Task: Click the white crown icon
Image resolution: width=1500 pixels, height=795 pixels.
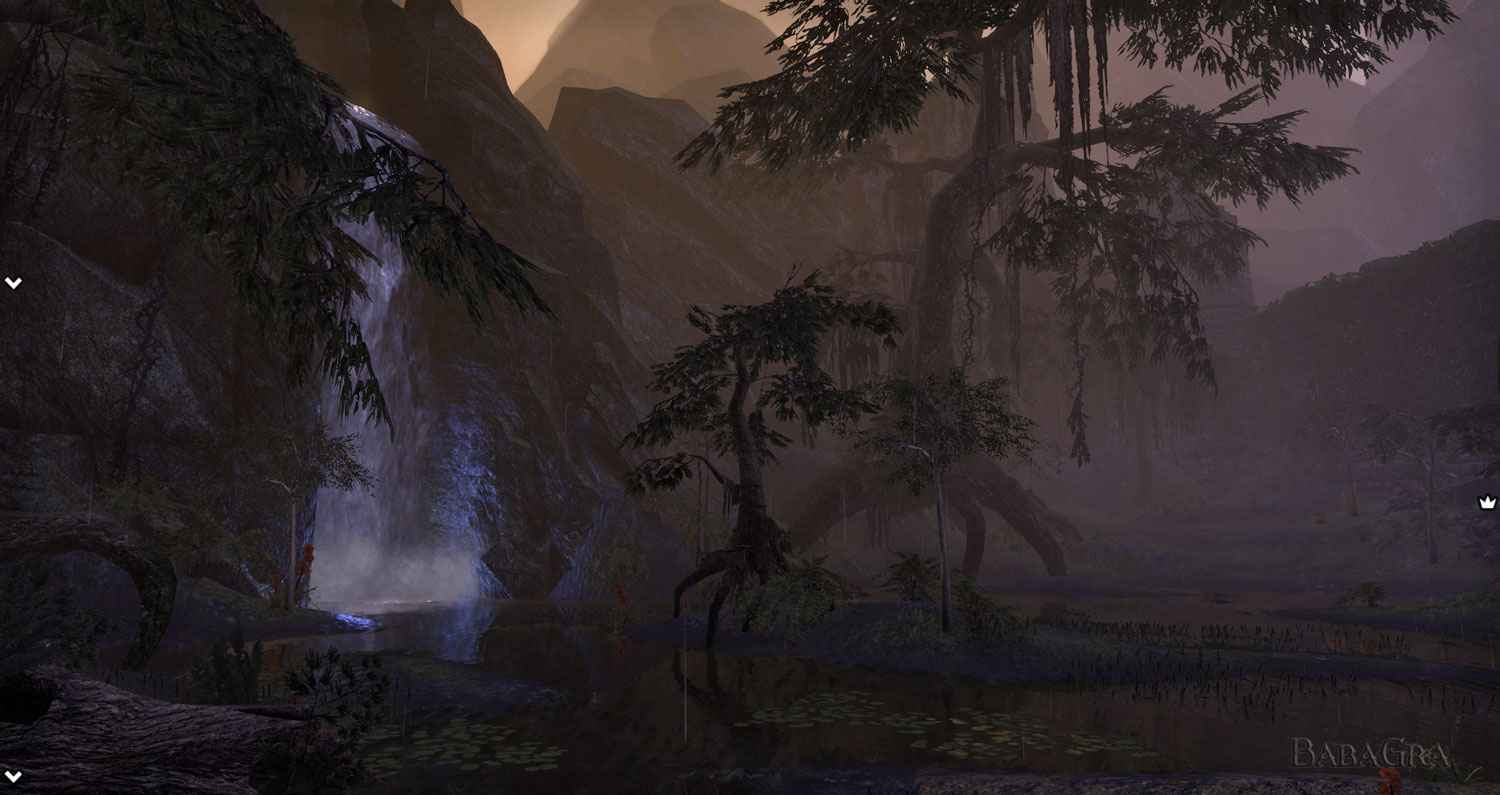Action: (1487, 503)
